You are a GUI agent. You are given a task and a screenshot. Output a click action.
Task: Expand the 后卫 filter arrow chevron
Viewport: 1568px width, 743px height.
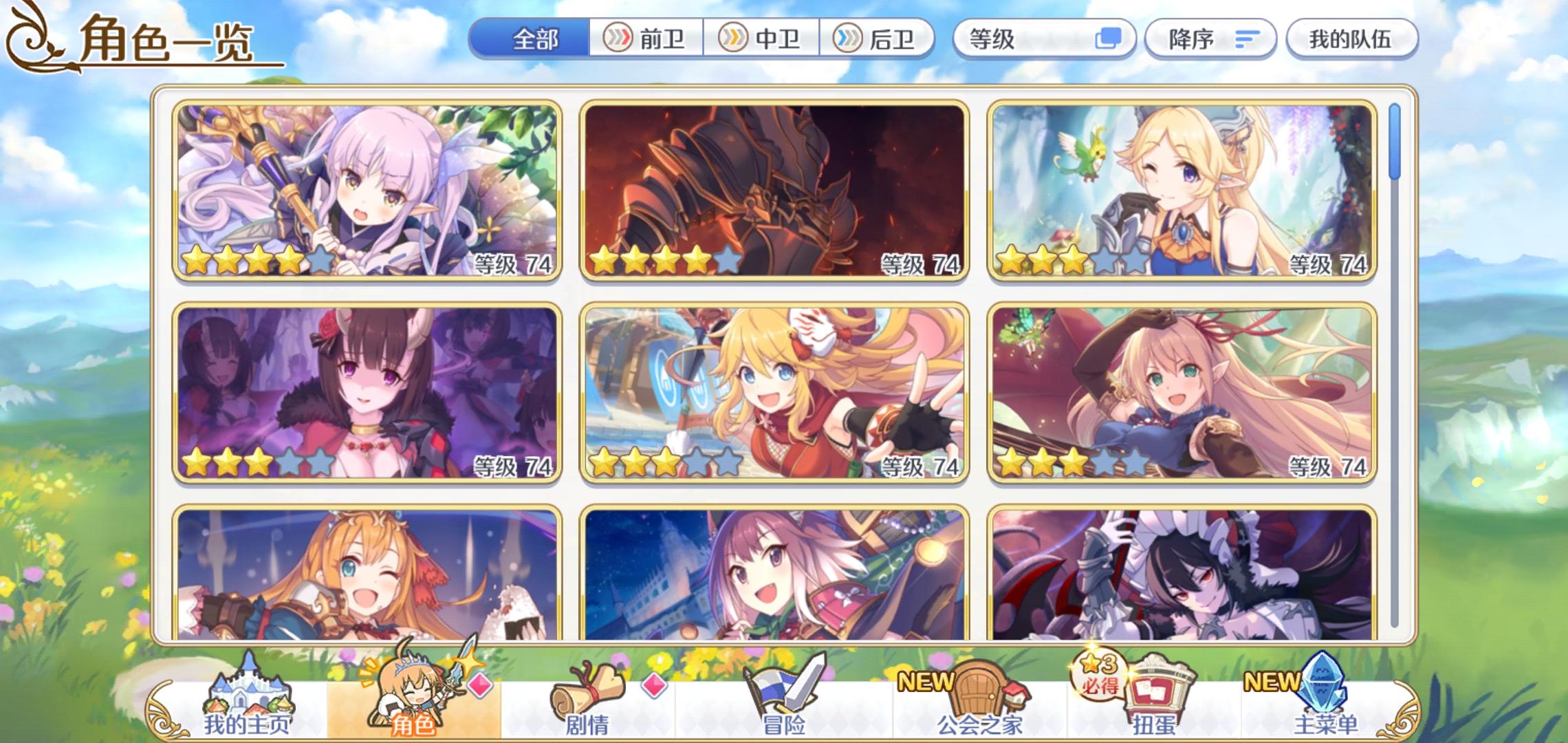[x=847, y=39]
